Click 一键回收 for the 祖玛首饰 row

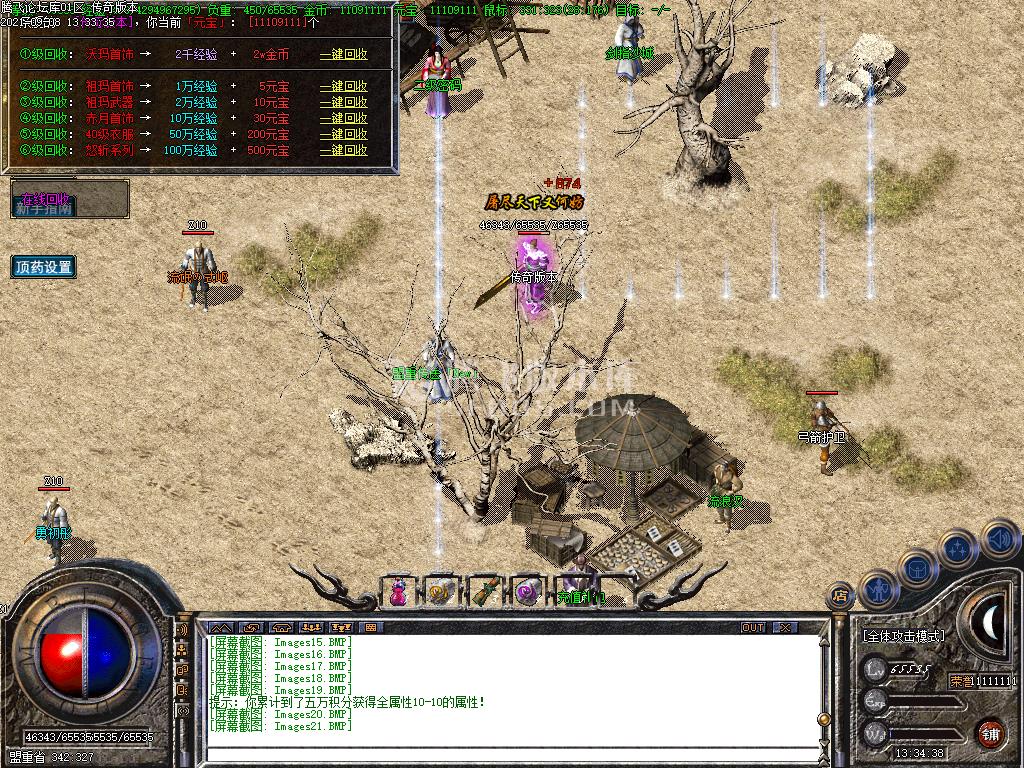point(343,86)
